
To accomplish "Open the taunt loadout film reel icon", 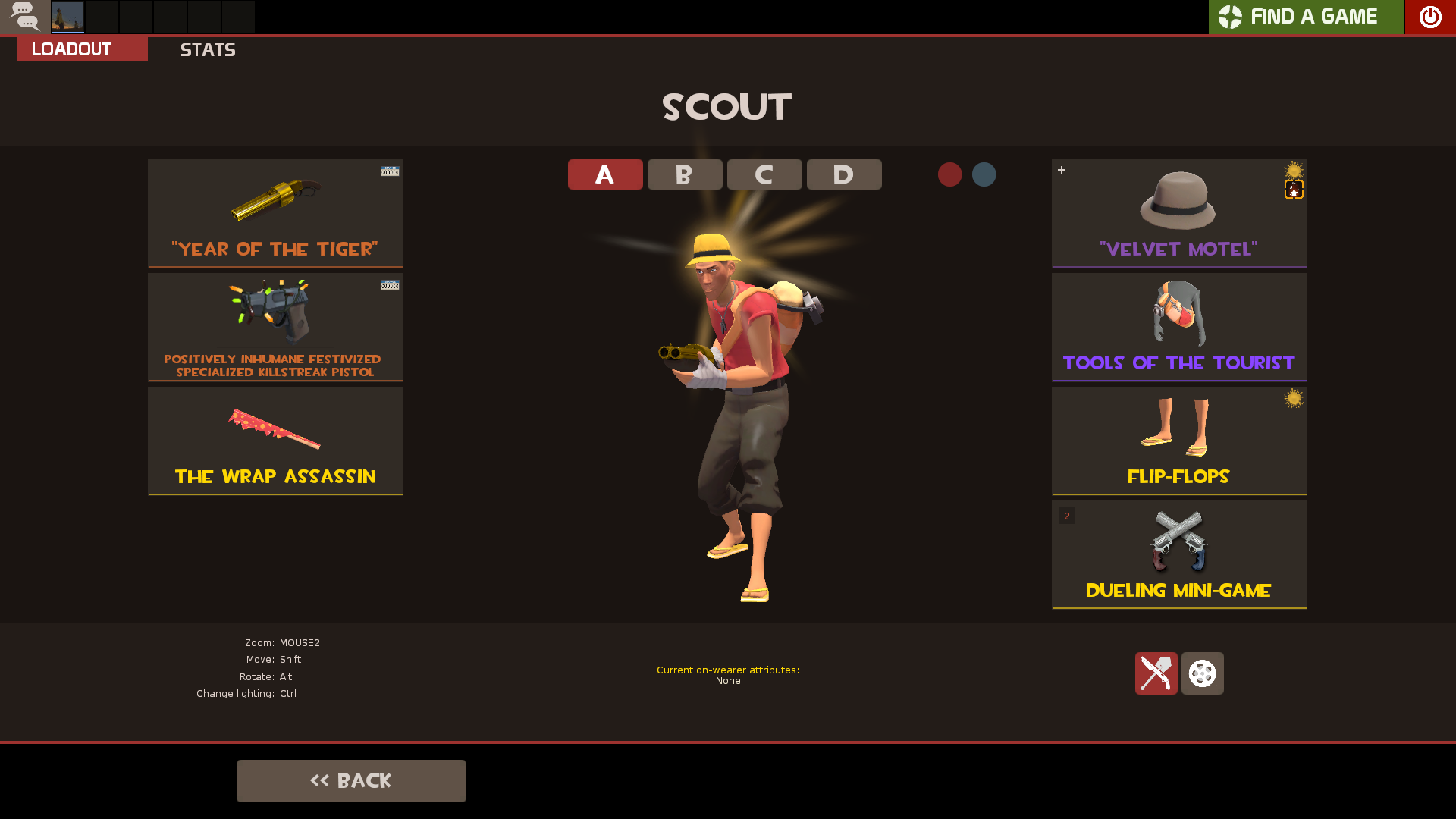I will click(1202, 673).
